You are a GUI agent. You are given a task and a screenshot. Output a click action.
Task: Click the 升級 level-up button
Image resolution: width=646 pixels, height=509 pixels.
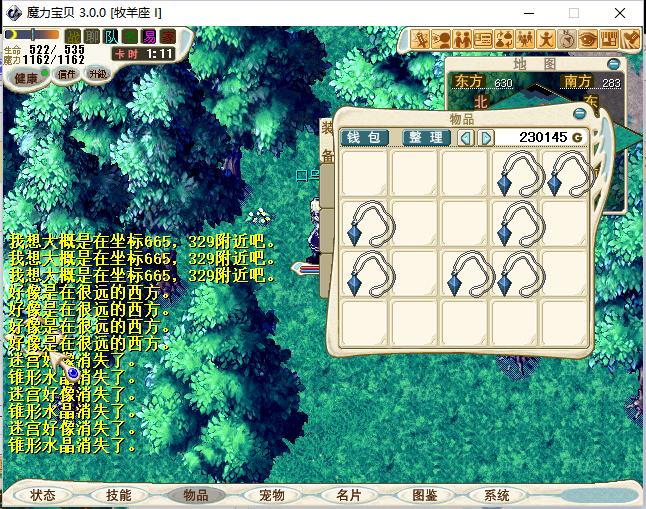point(98,74)
